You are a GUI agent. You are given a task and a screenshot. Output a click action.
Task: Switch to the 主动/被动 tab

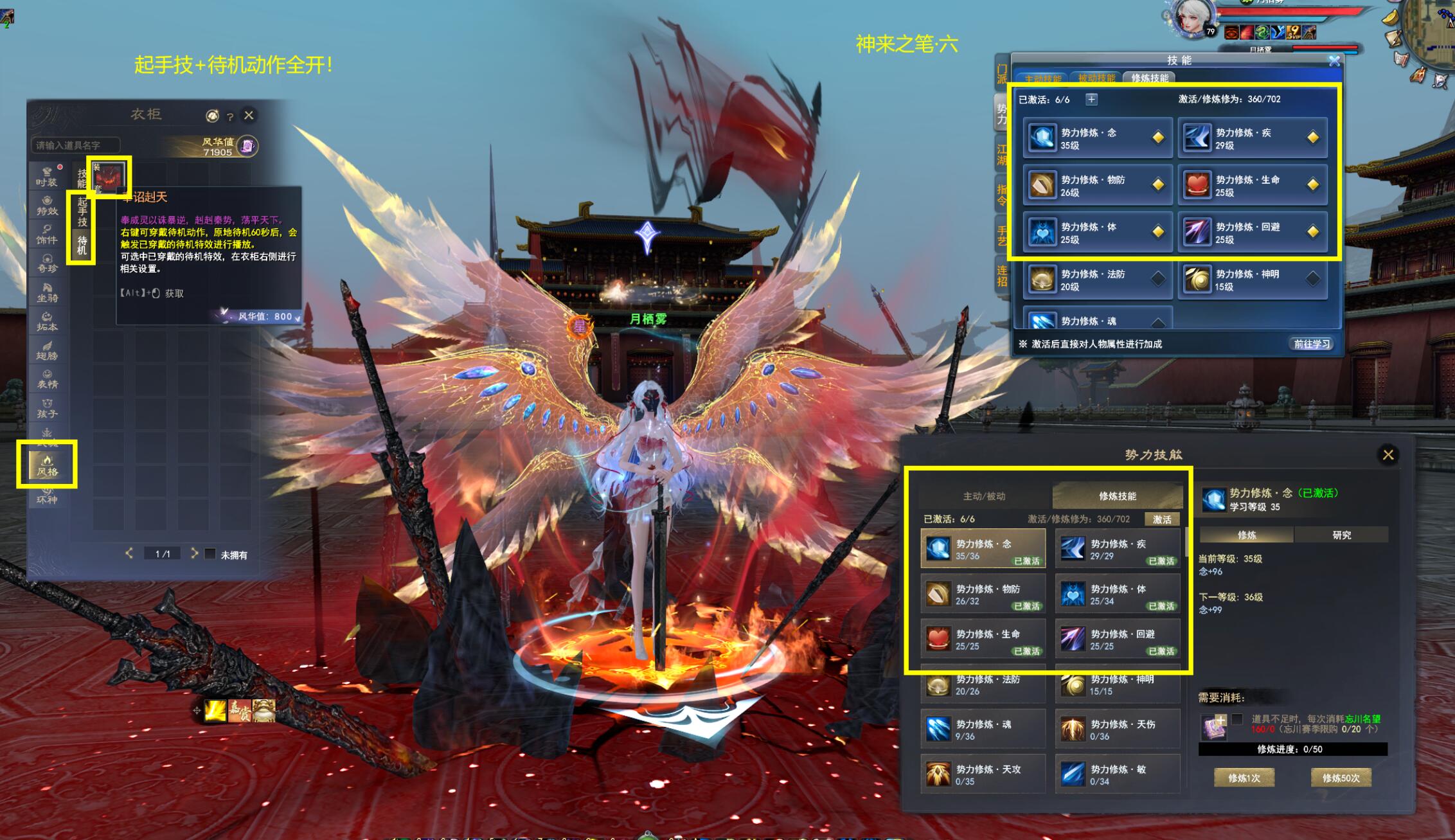(984, 496)
